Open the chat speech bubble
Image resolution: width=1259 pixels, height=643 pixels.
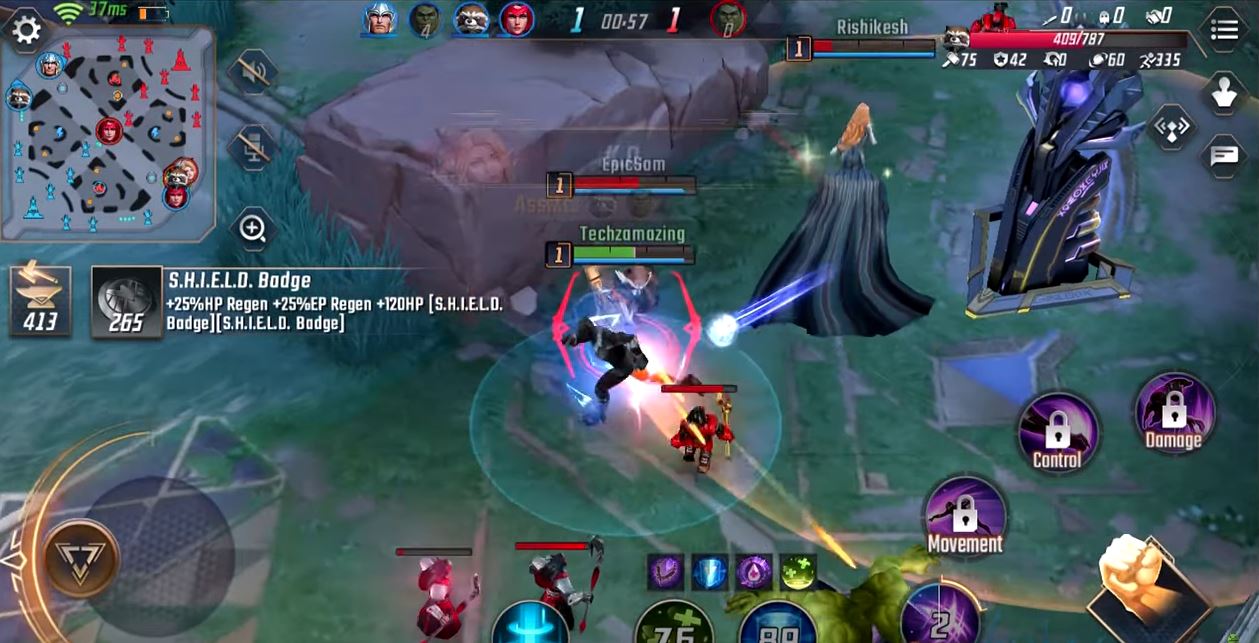click(1224, 155)
